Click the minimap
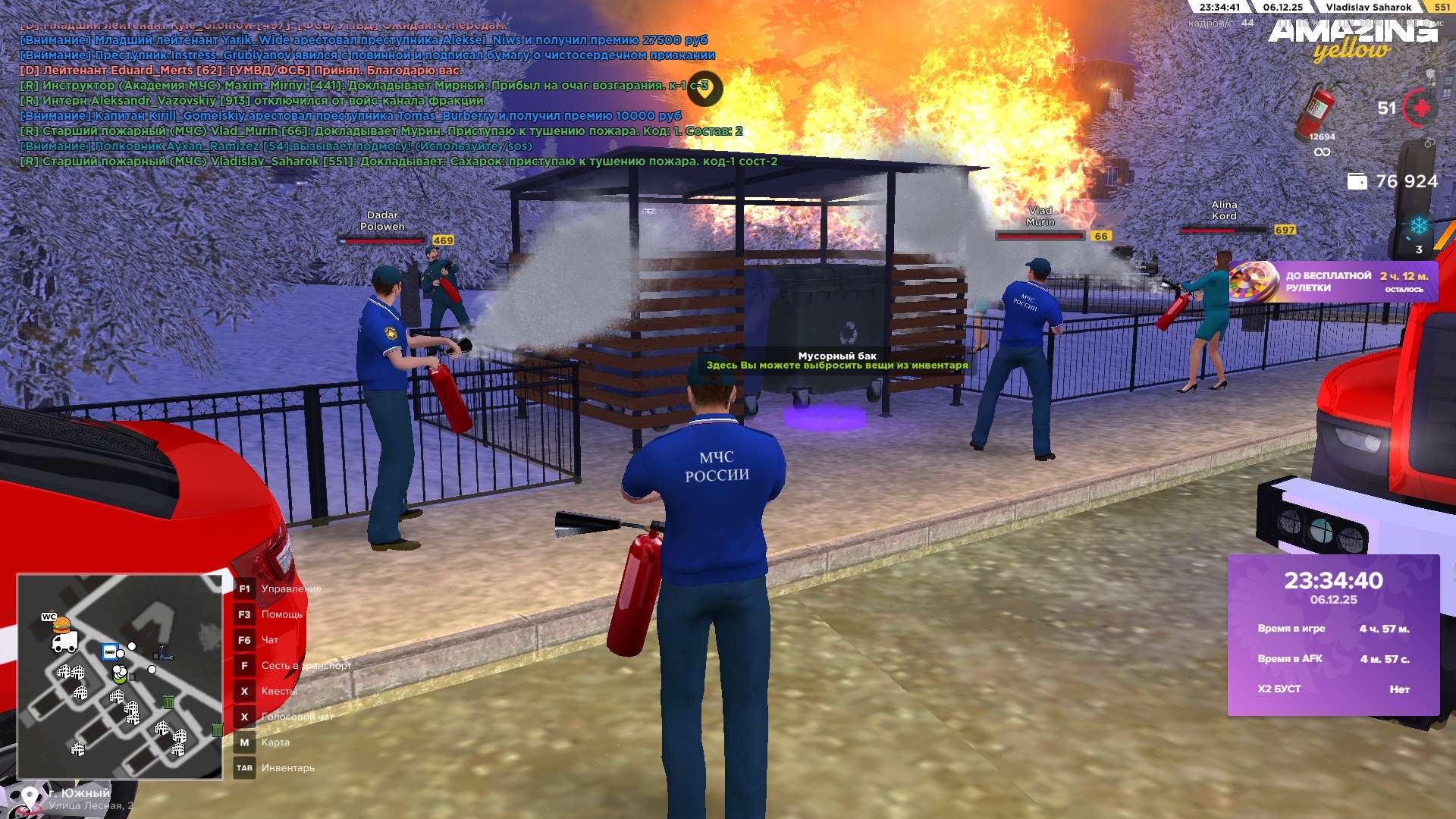 (x=120, y=676)
